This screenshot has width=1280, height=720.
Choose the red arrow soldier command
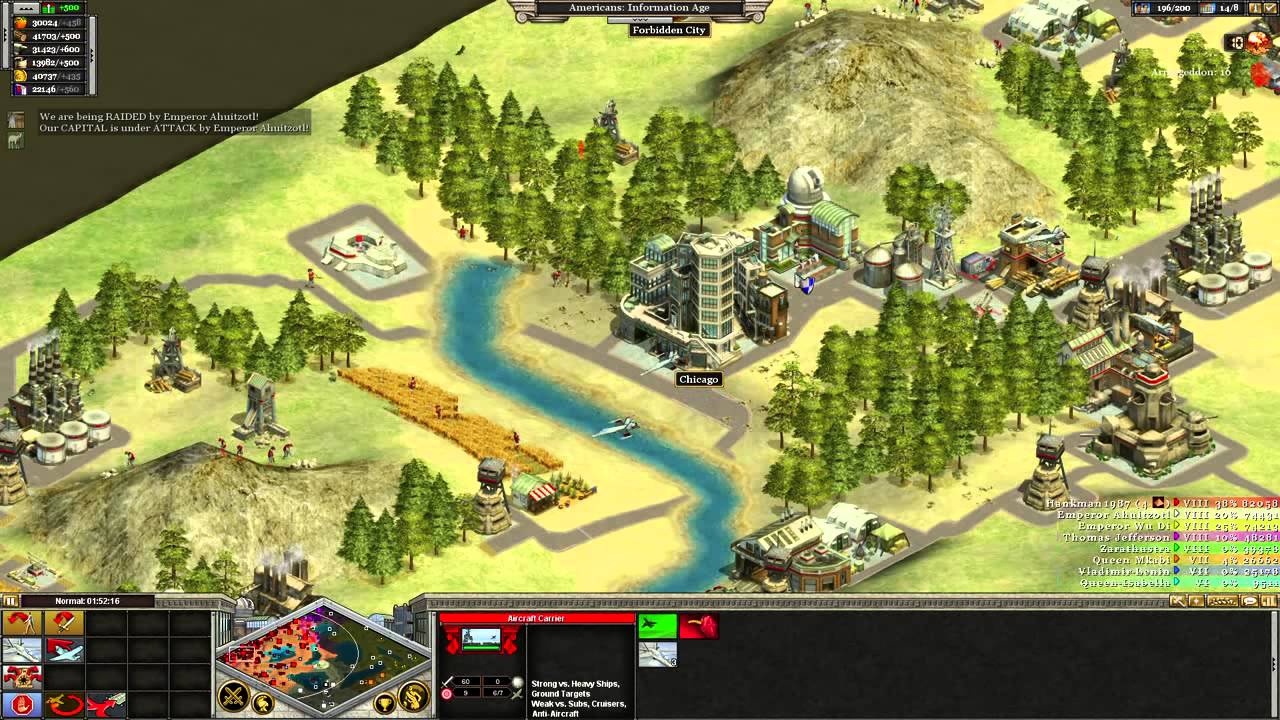(22, 623)
